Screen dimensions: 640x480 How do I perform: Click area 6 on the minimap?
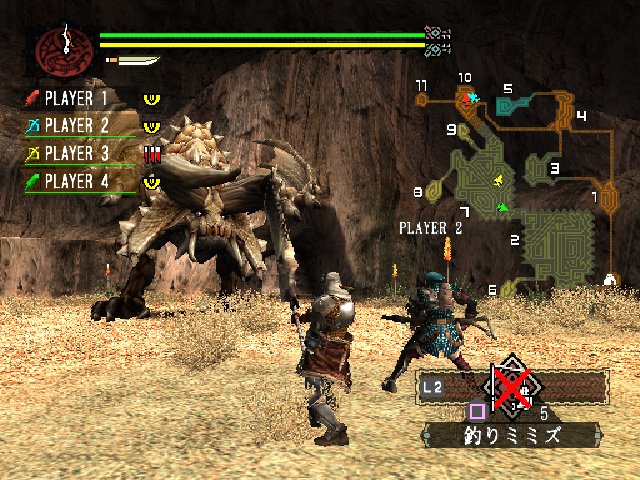[507, 289]
